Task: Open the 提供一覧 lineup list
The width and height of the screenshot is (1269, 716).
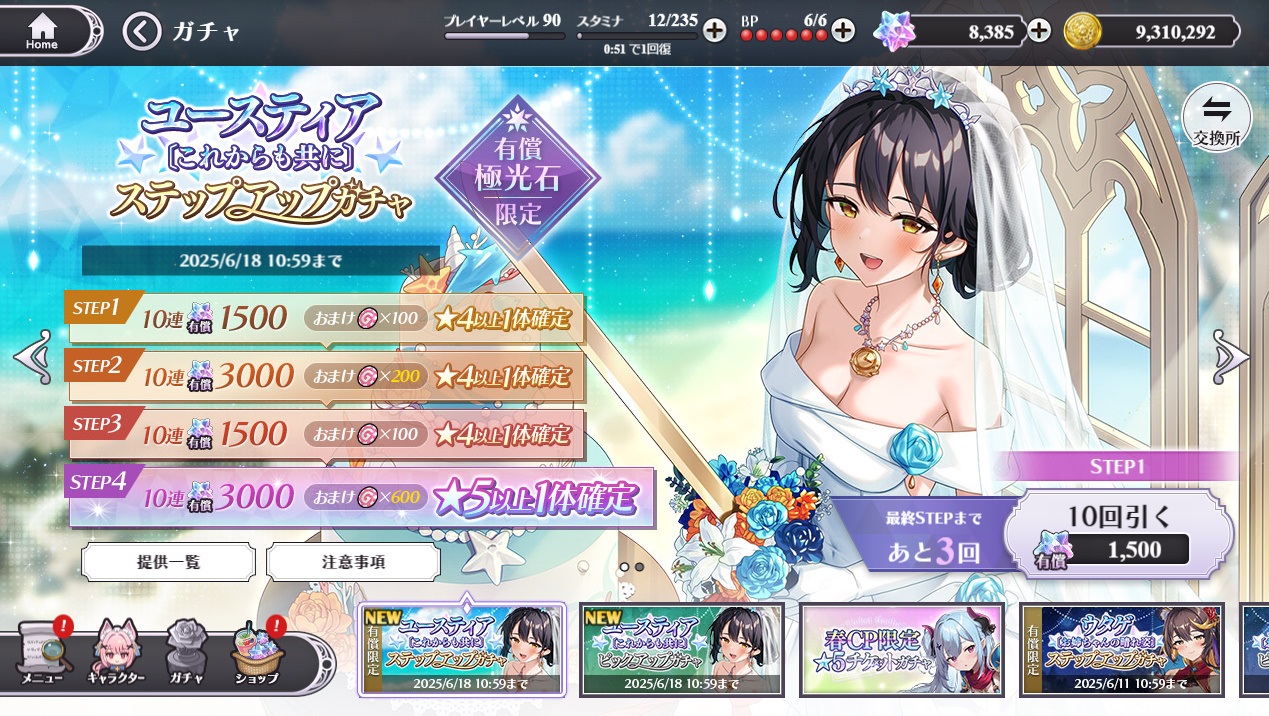Action: pyautogui.click(x=168, y=562)
